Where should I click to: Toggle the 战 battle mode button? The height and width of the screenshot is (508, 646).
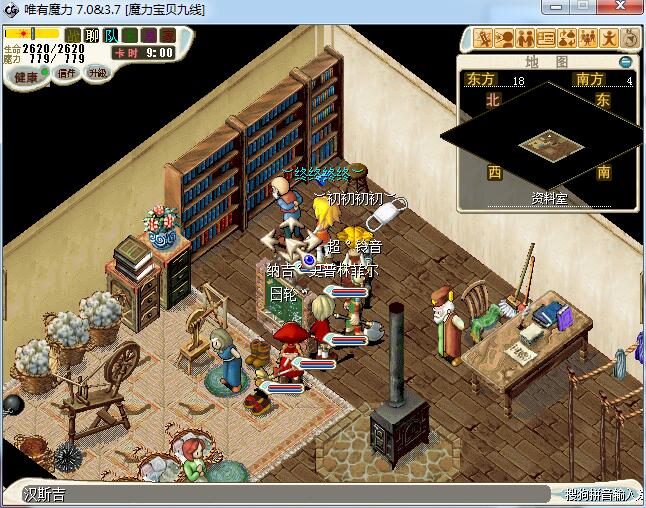click(x=73, y=36)
